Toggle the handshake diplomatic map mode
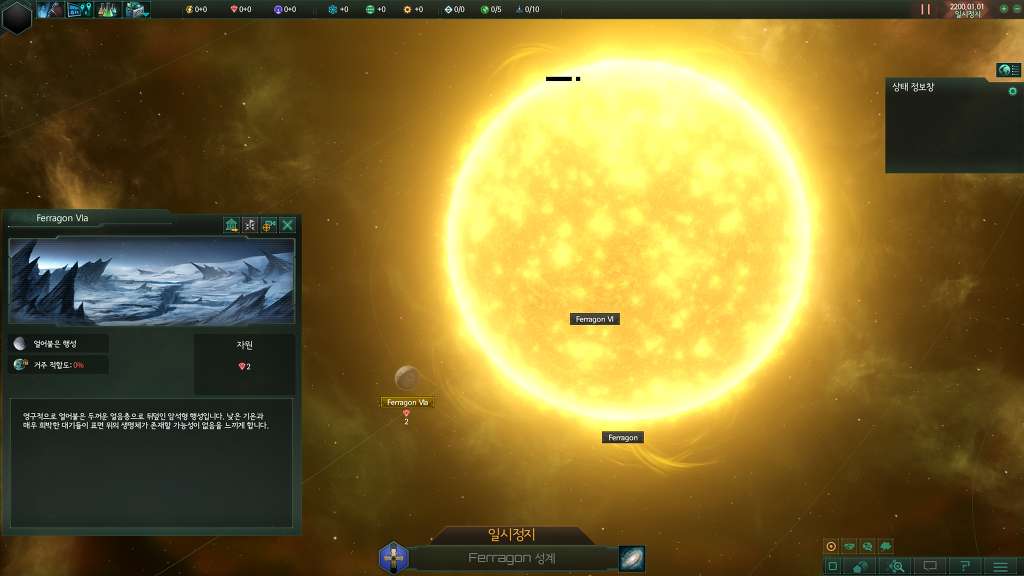This screenshot has height=576, width=1024. coord(849,547)
